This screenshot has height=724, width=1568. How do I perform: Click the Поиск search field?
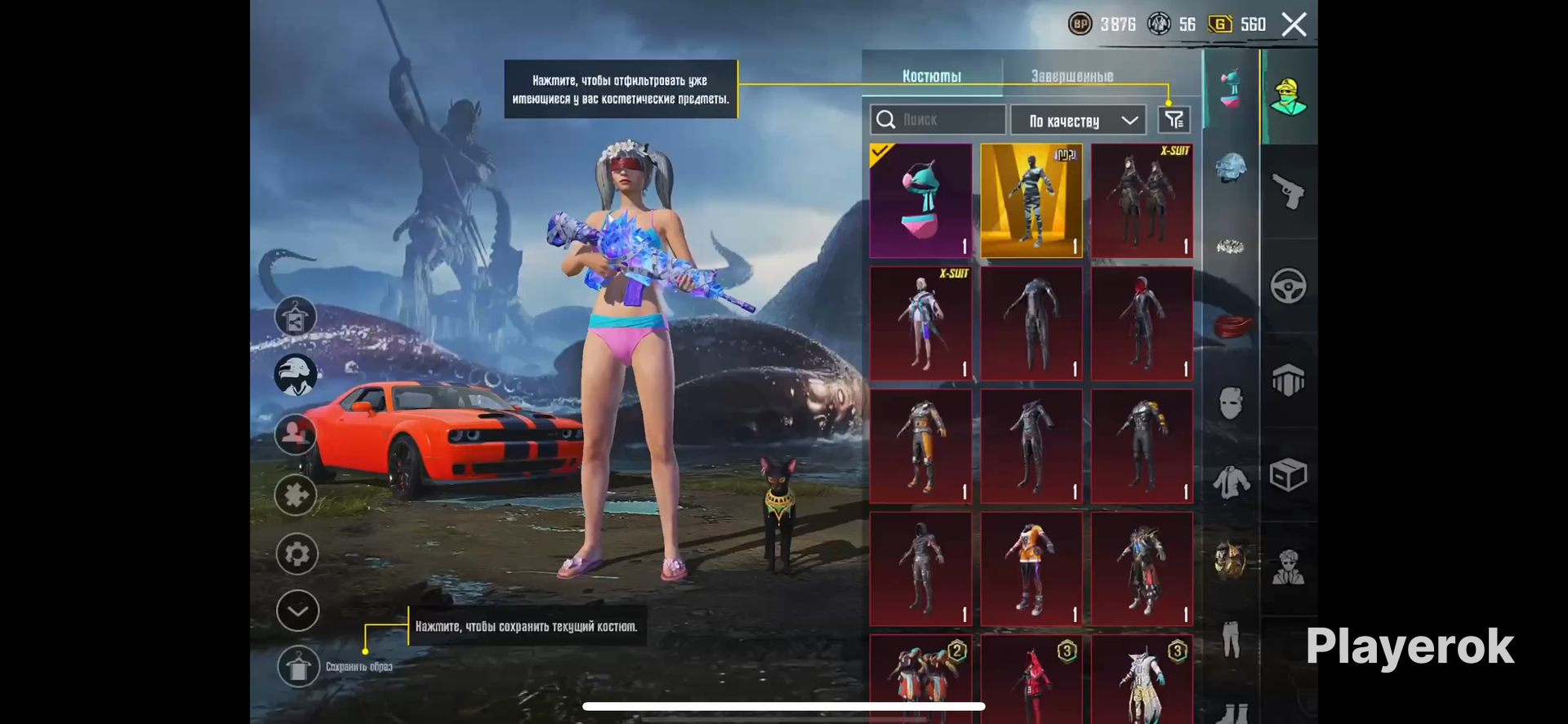938,120
